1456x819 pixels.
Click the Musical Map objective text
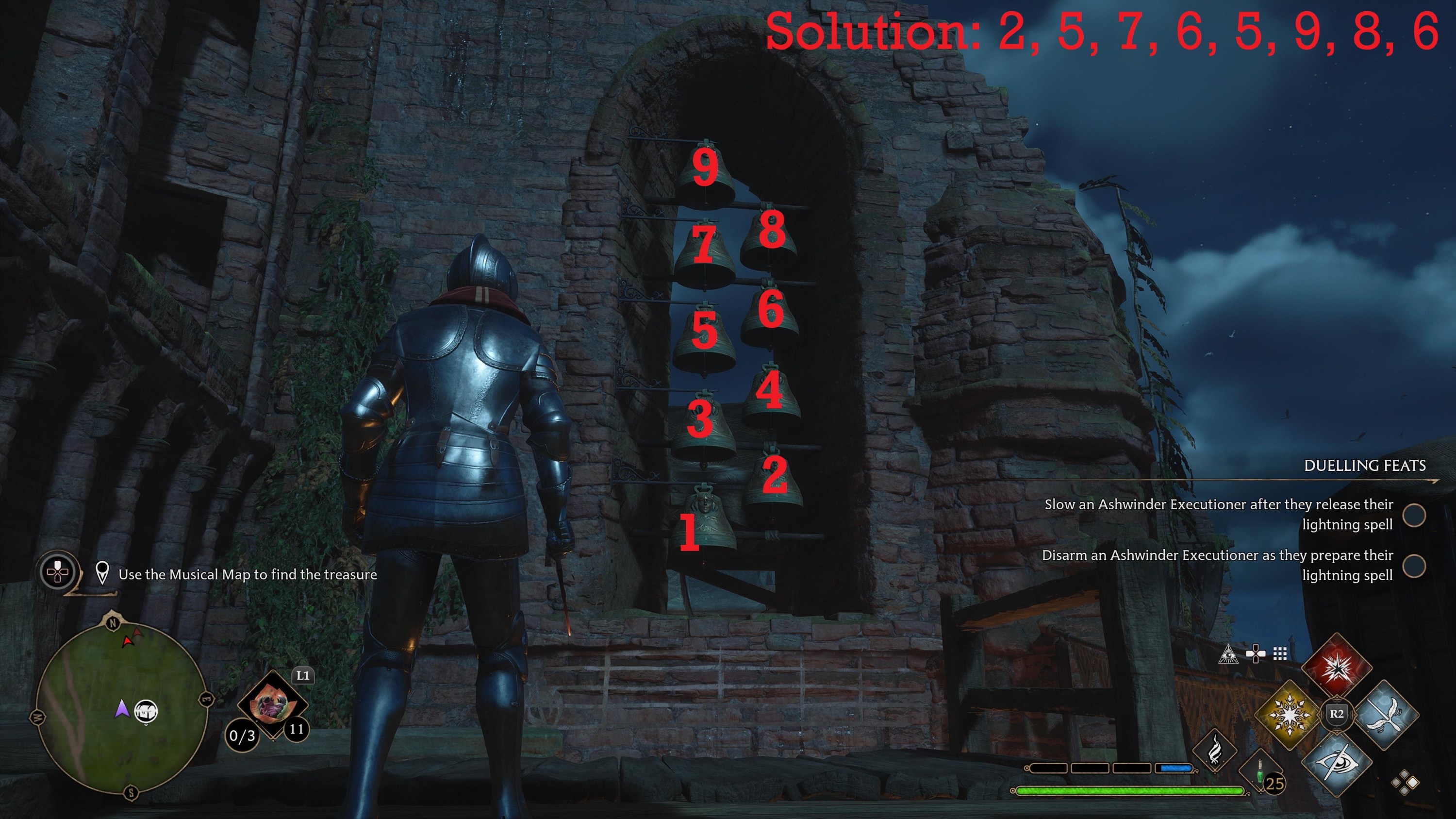tap(248, 575)
